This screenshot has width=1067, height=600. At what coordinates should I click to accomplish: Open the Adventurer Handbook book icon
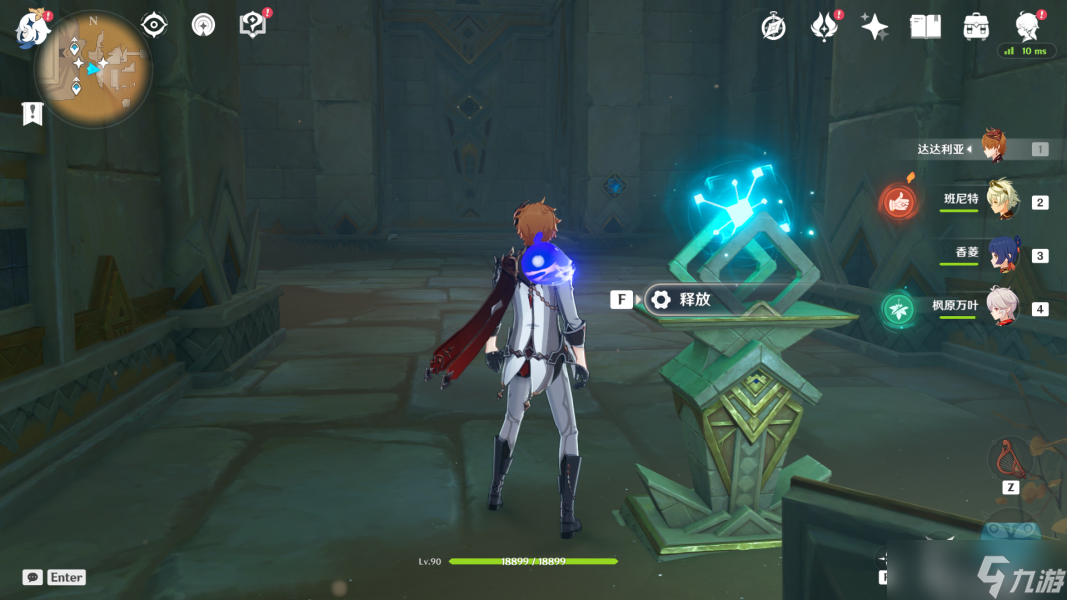pyautogui.click(x=925, y=27)
